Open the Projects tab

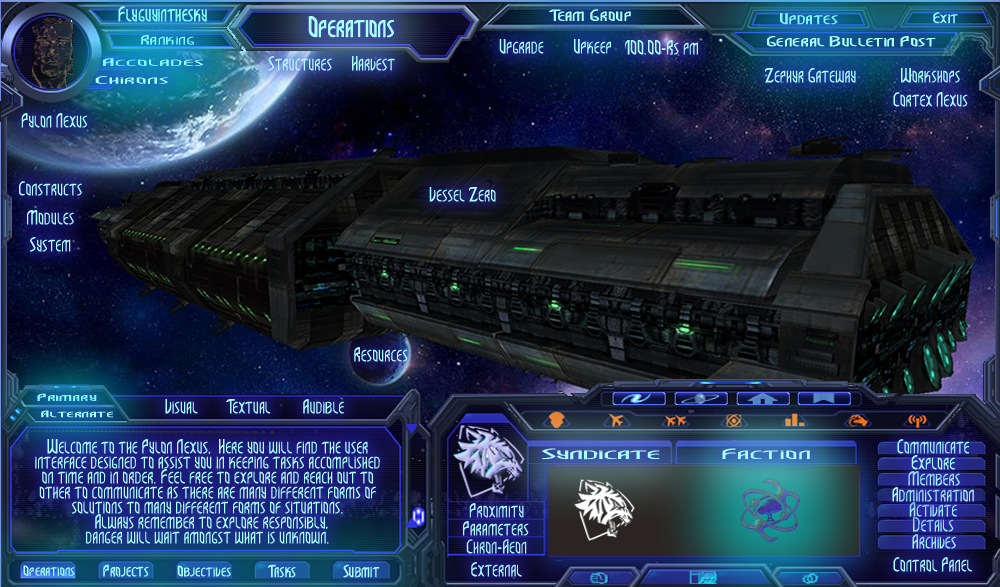click(125, 571)
